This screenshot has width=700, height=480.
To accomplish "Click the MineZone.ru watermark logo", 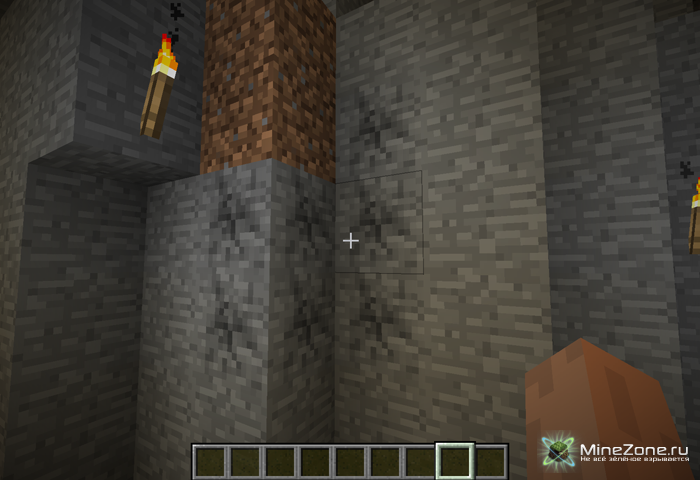I will tap(558, 450).
